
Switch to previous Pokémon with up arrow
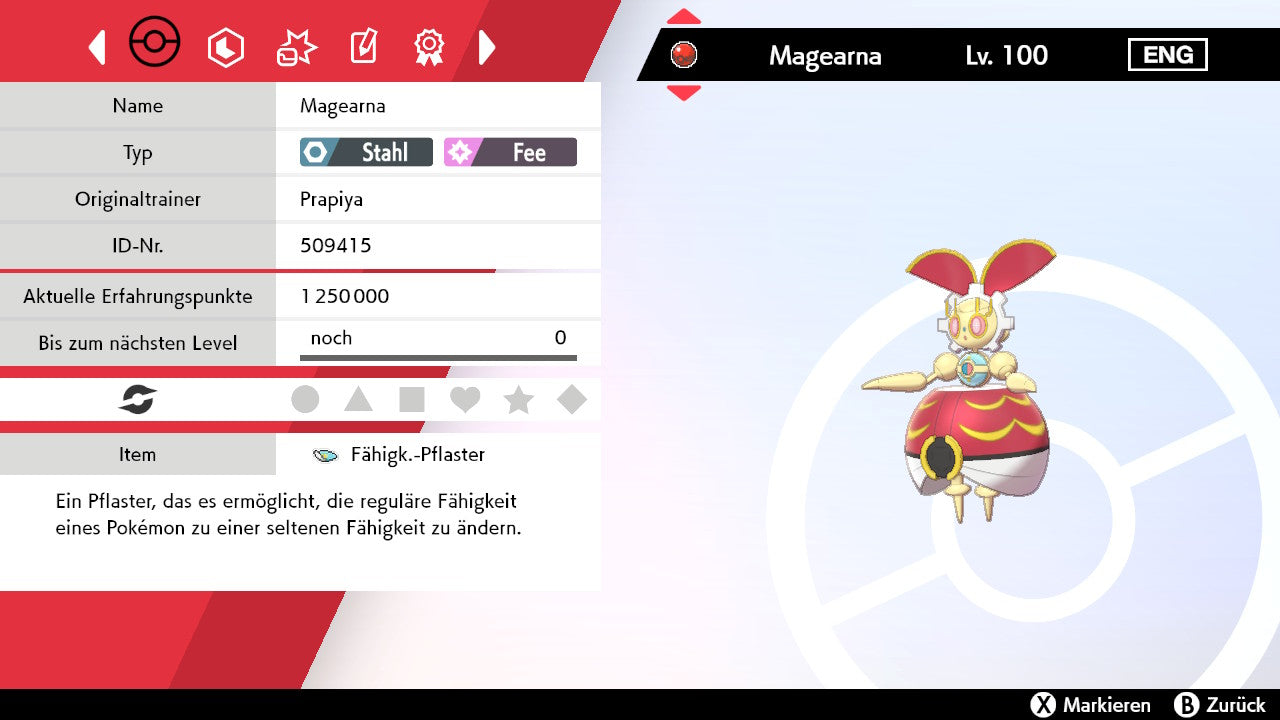684,16
